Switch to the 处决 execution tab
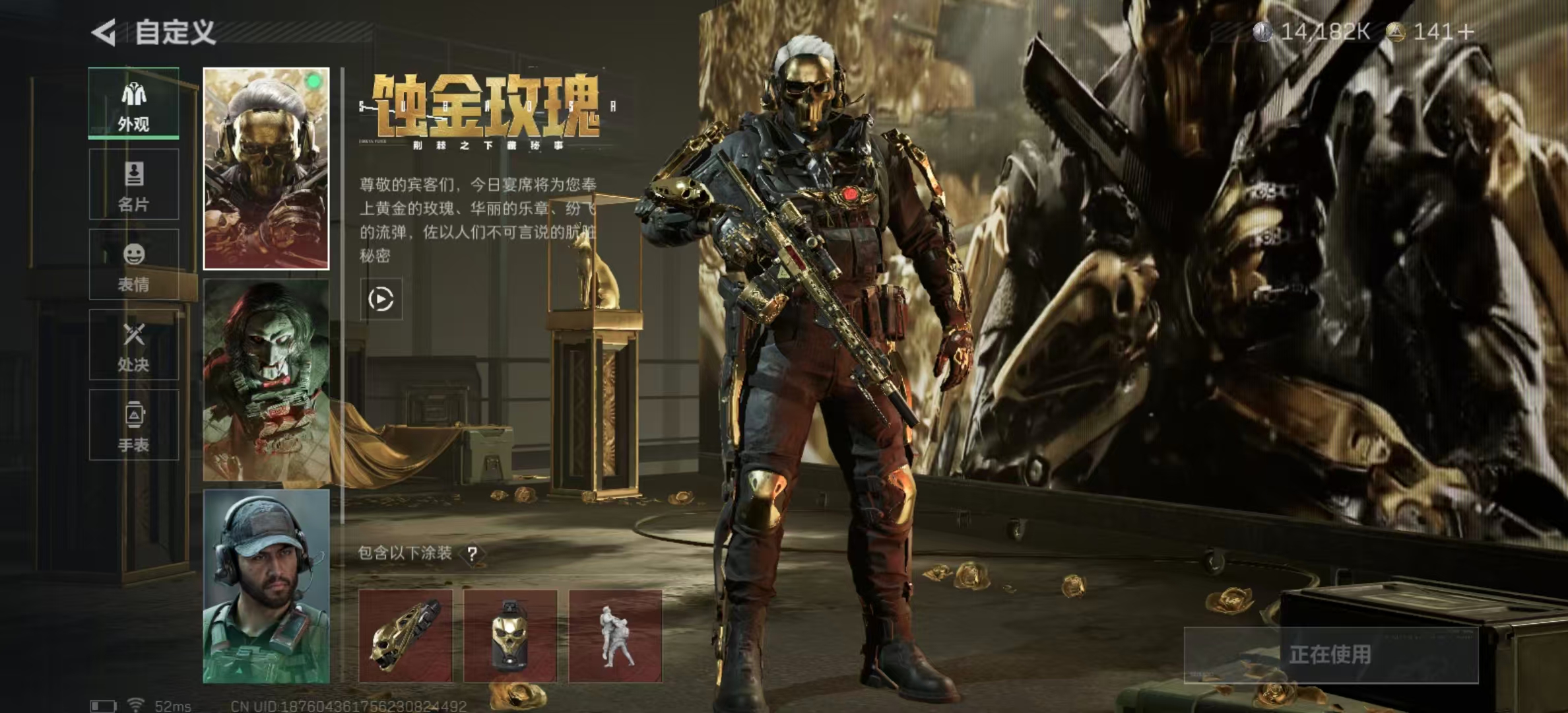The image size is (1568, 713). tap(134, 345)
